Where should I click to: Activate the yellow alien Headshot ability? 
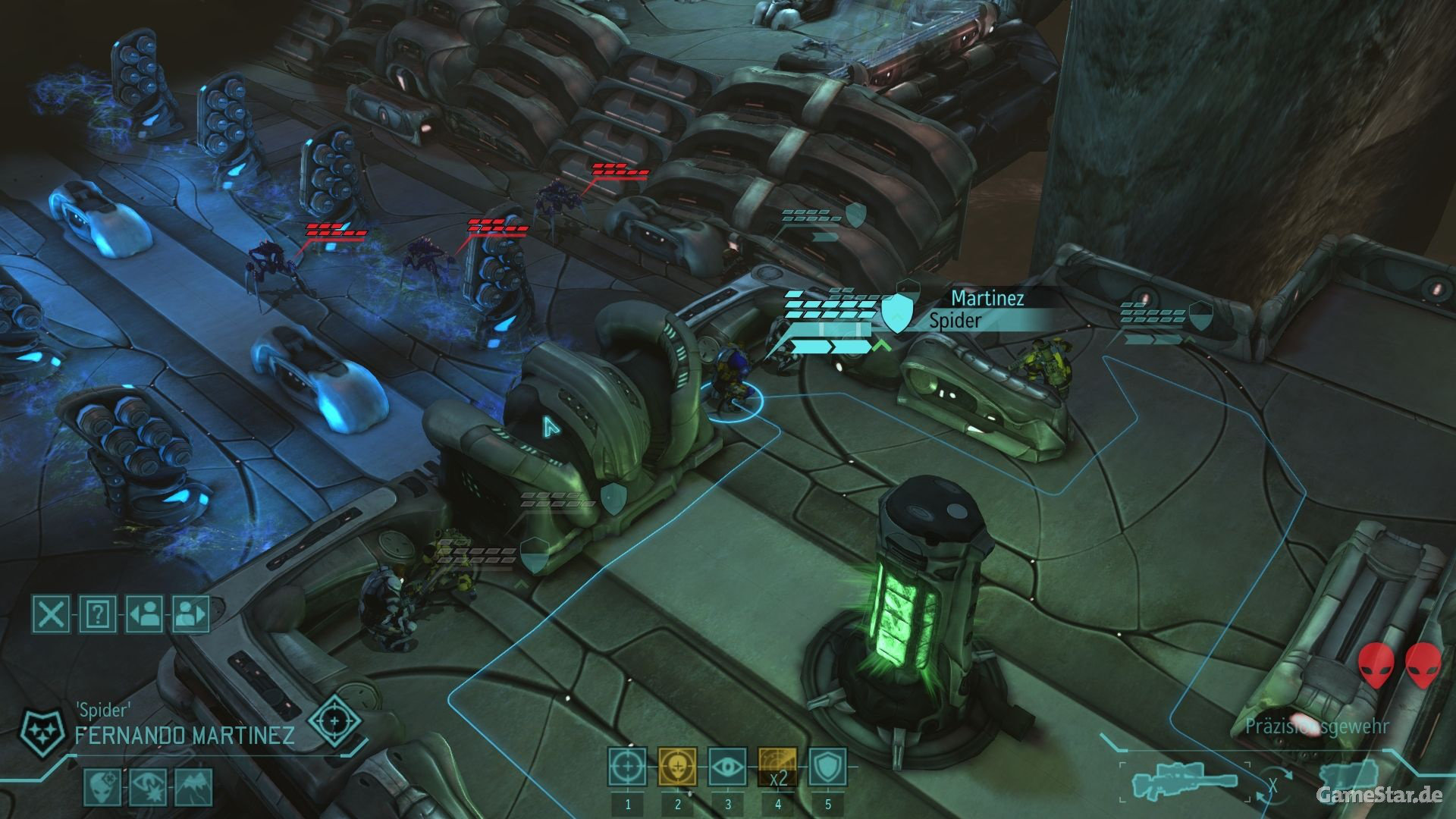click(677, 767)
